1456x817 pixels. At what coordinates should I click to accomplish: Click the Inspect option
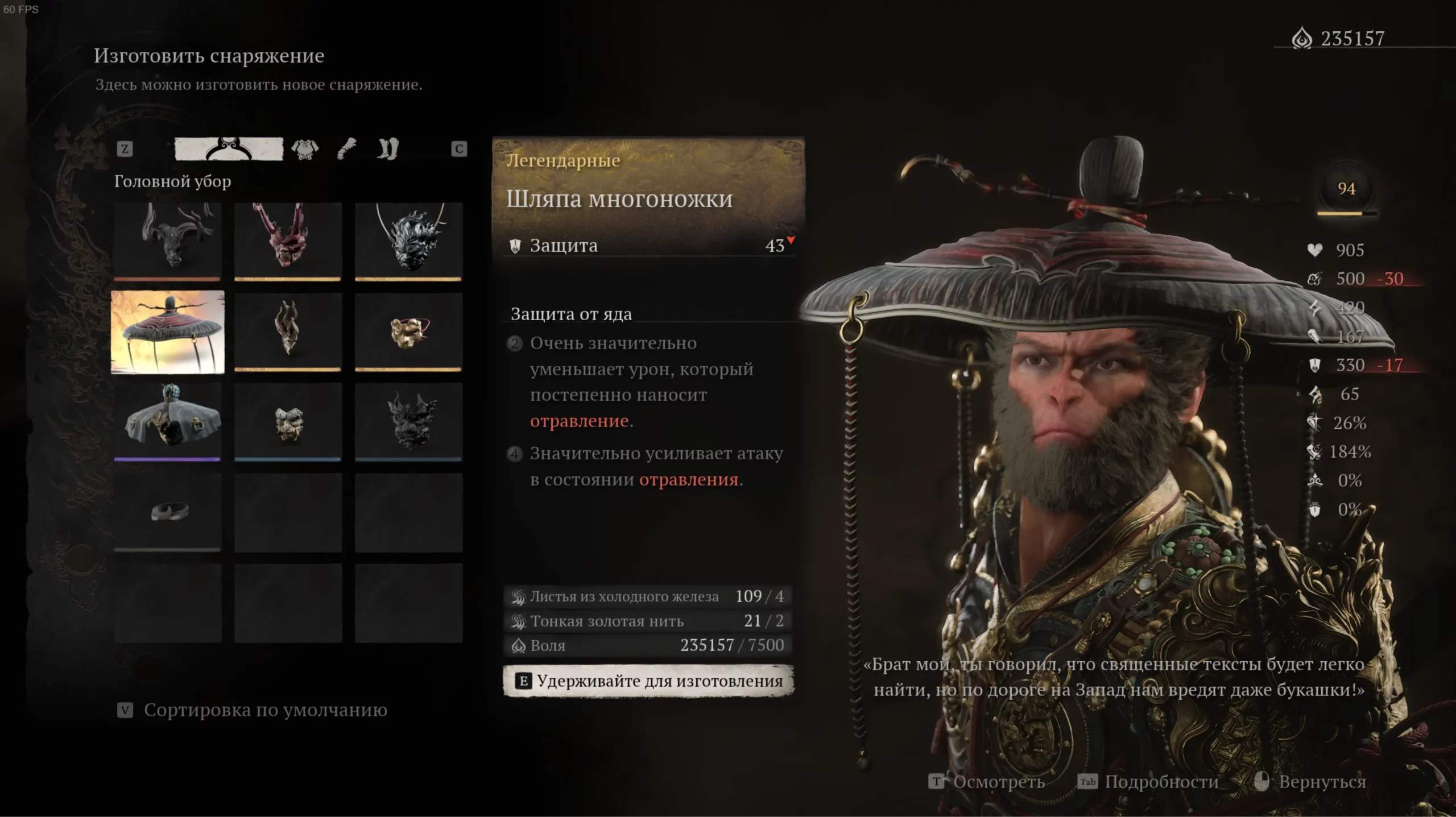987,782
